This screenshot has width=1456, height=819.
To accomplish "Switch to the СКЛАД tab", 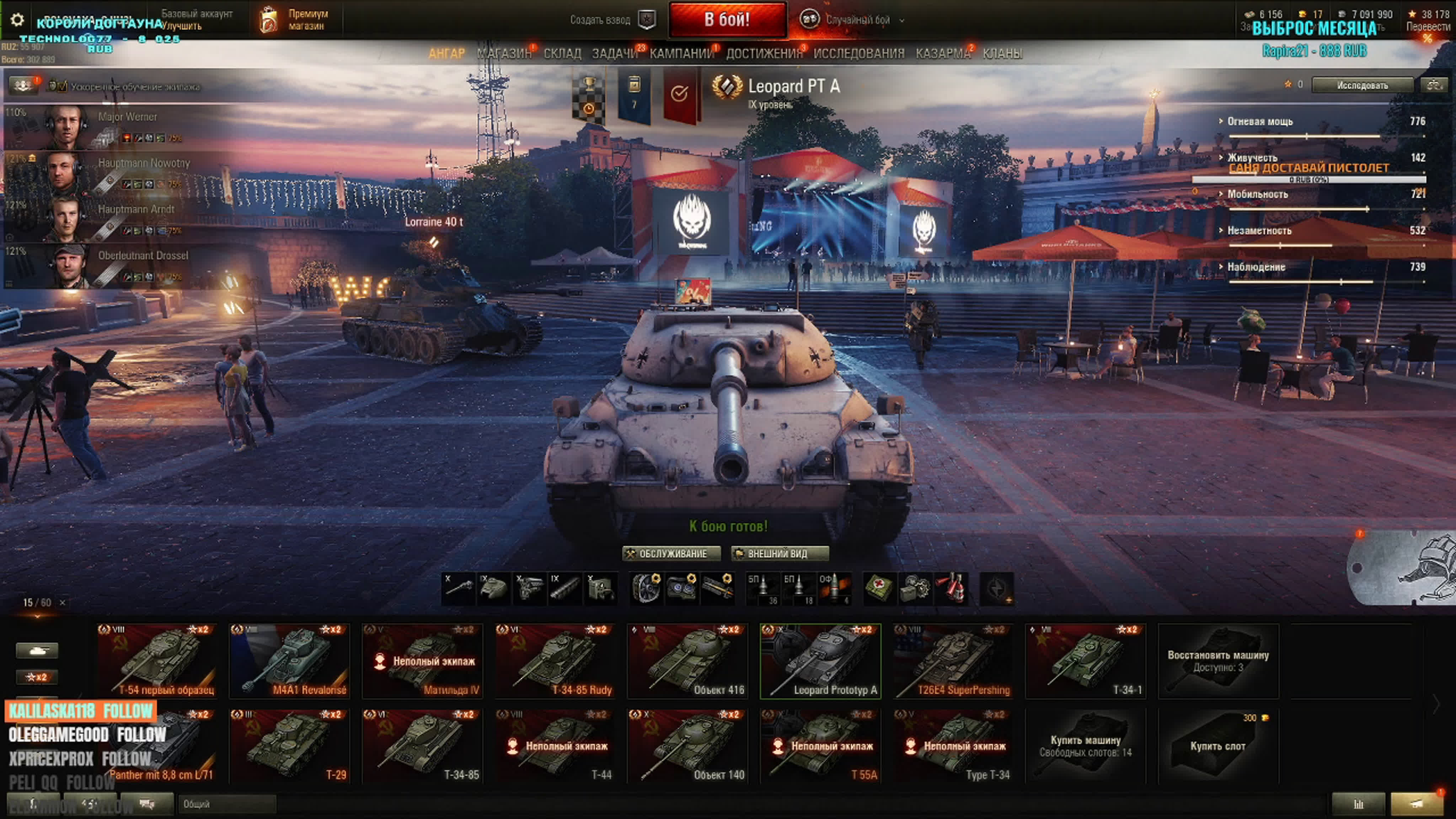I will coord(562,54).
